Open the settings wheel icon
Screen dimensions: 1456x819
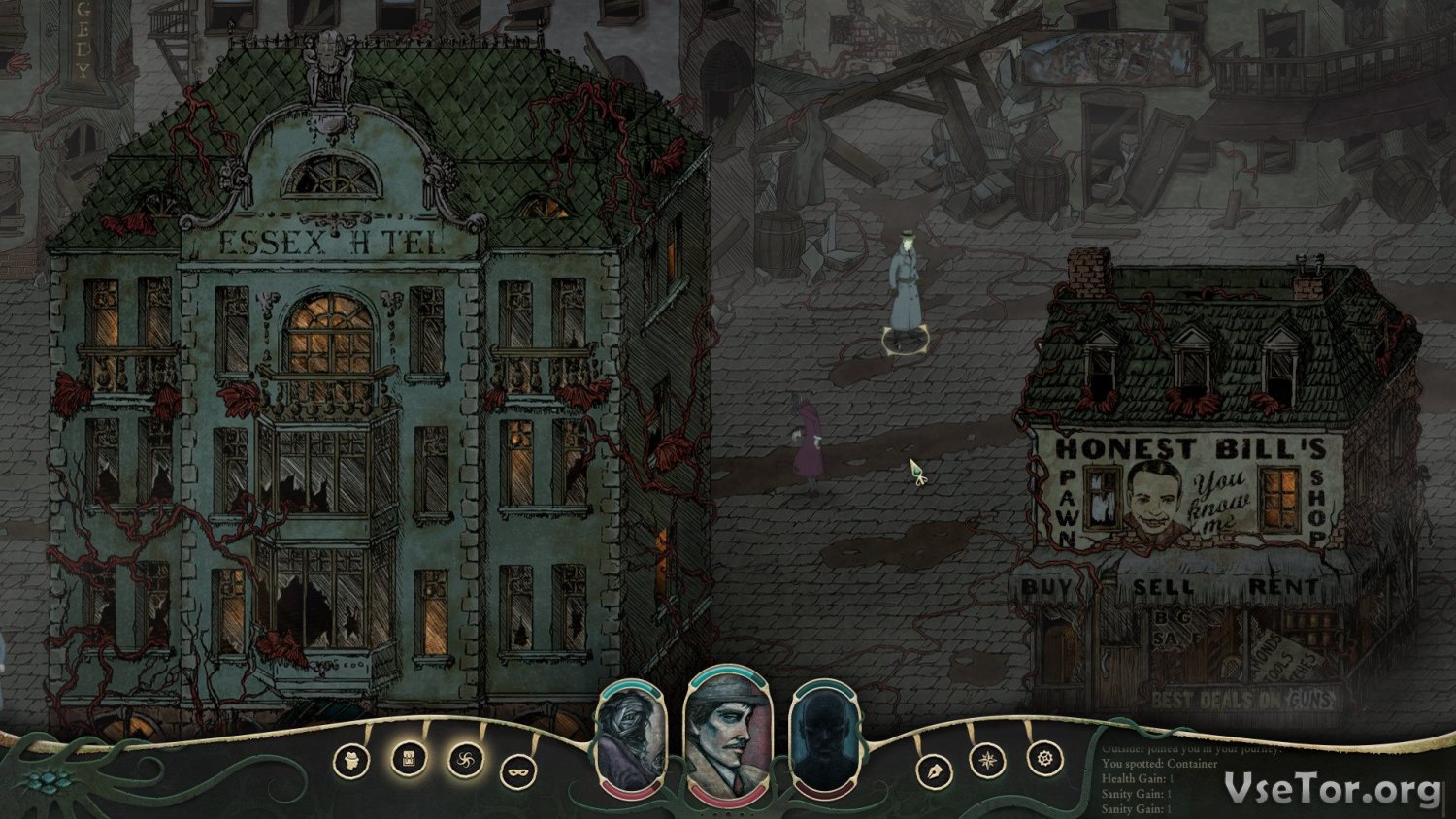pos(1044,758)
